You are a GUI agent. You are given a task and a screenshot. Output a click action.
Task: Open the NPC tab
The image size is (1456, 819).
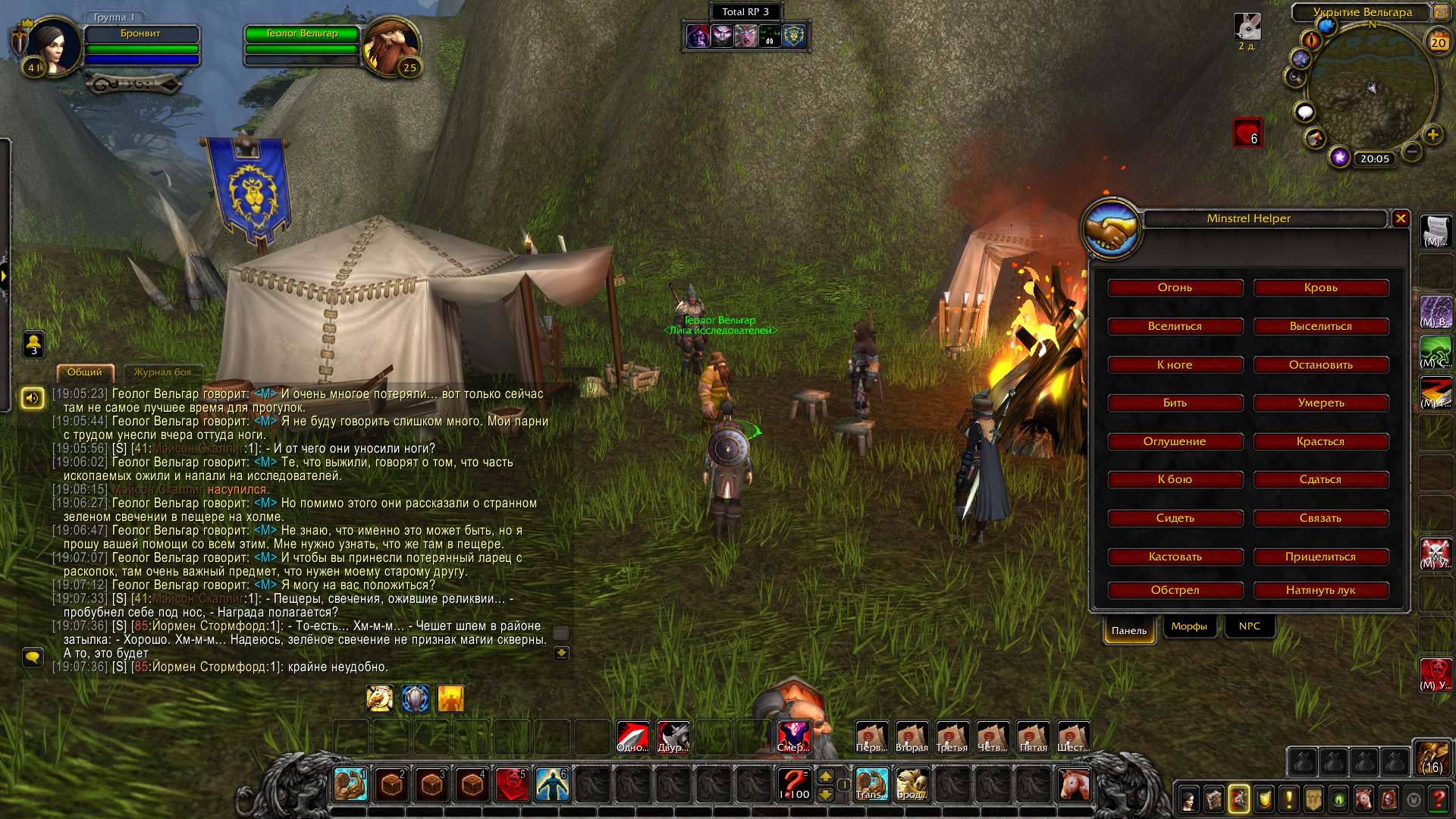click(x=1249, y=626)
